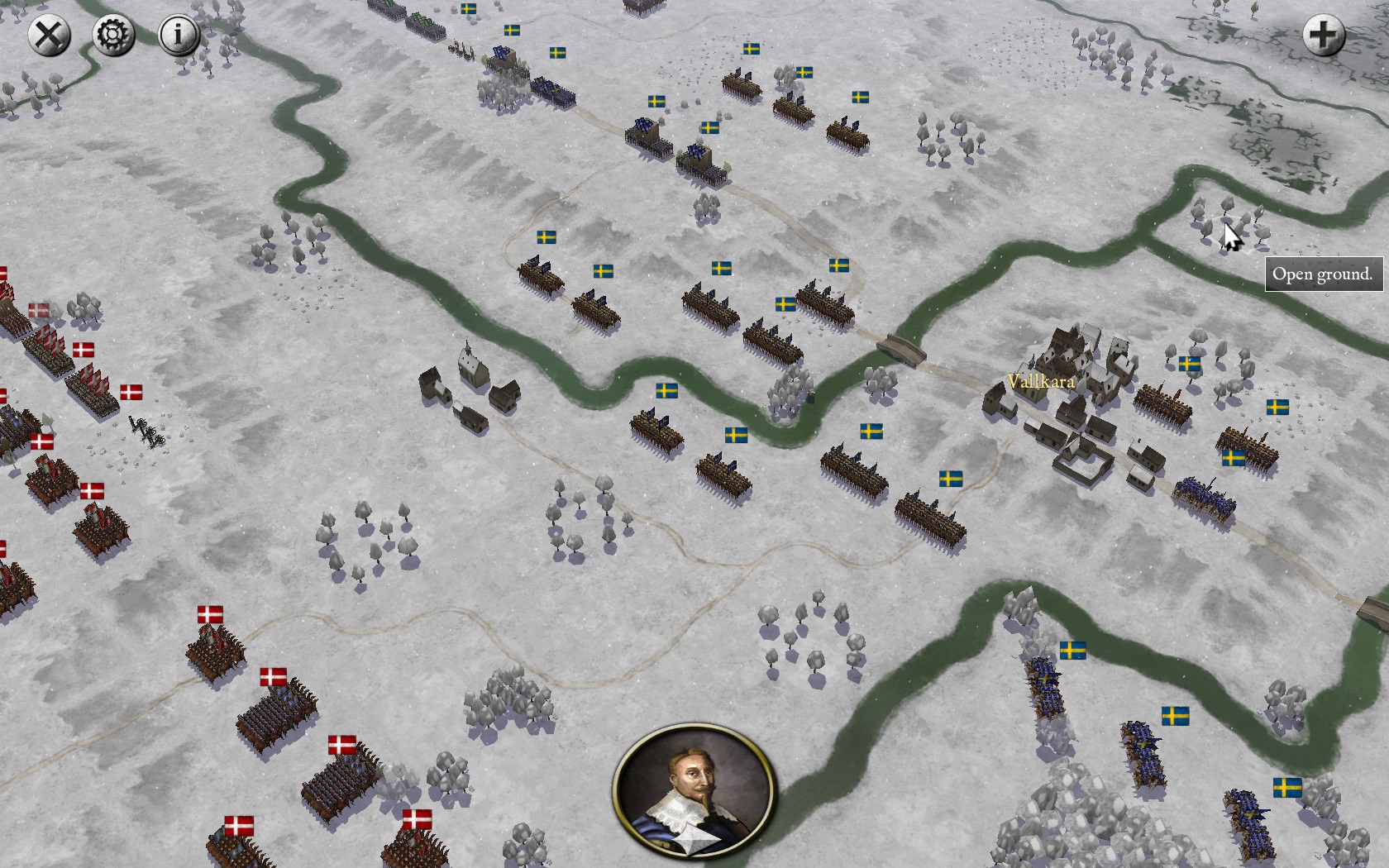This screenshot has height=868, width=1389.
Task: Close the battle with the X button
Action: point(49,36)
